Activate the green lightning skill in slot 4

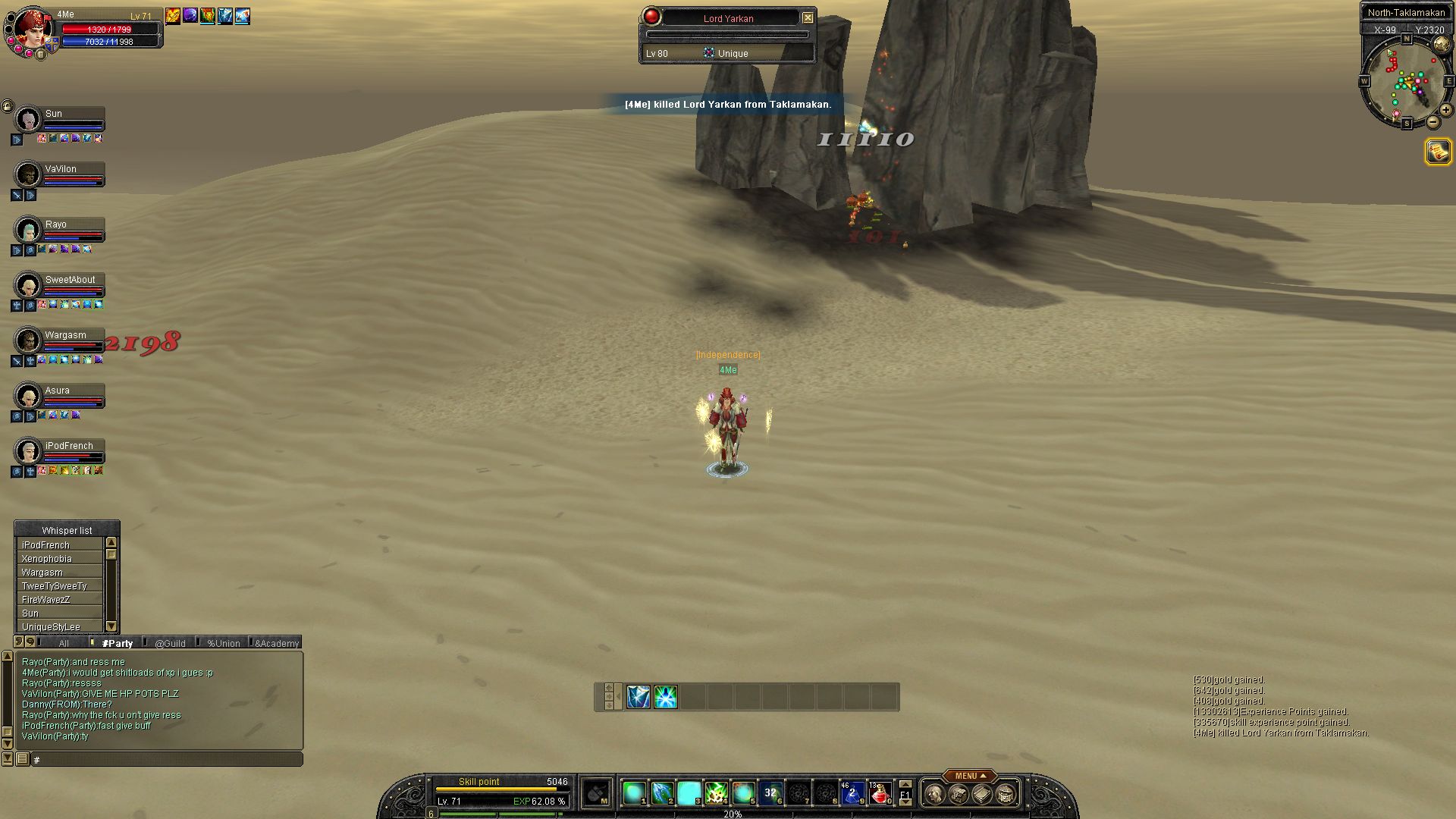click(716, 793)
